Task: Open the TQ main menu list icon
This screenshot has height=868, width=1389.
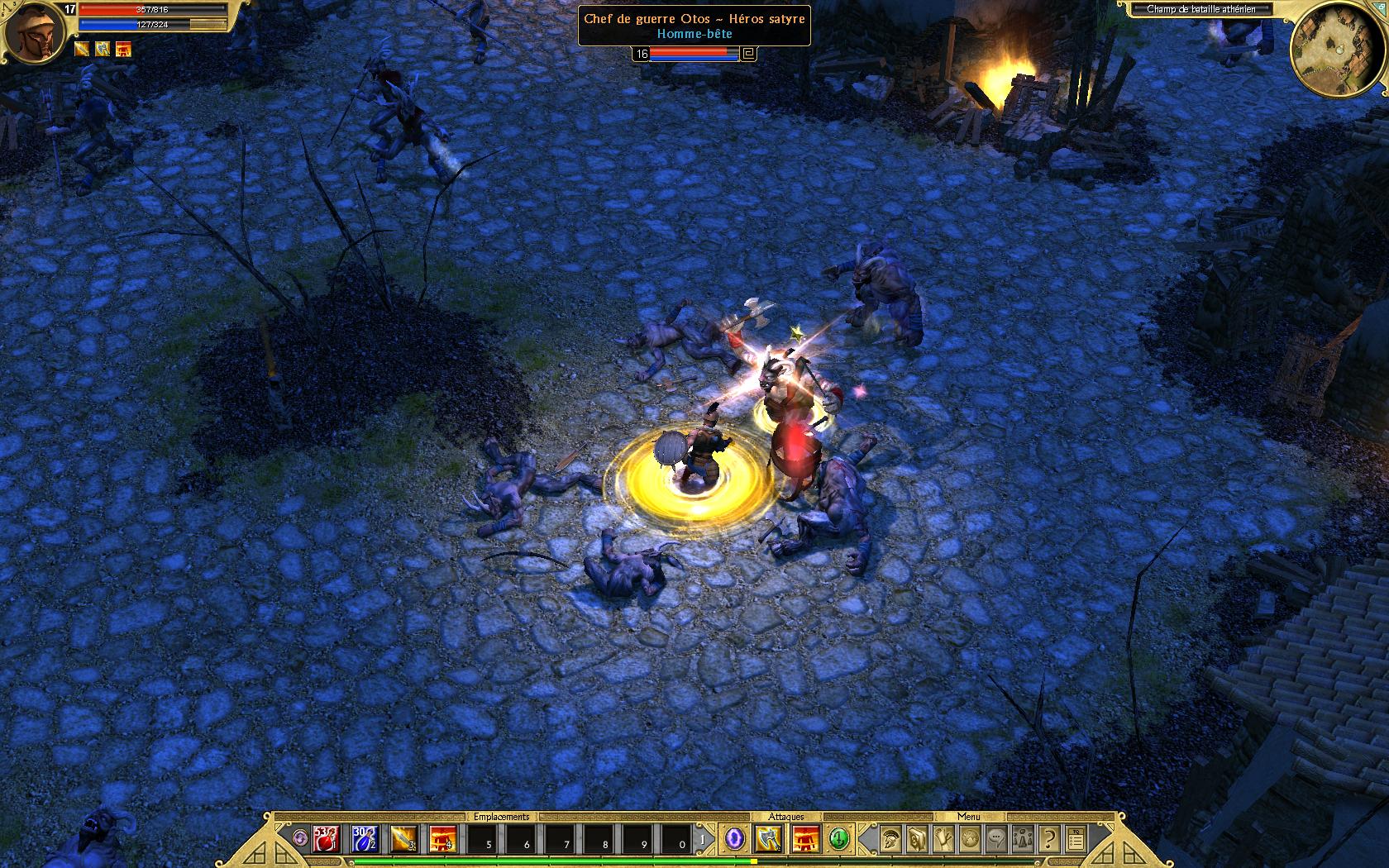Action: pyautogui.click(x=1076, y=839)
